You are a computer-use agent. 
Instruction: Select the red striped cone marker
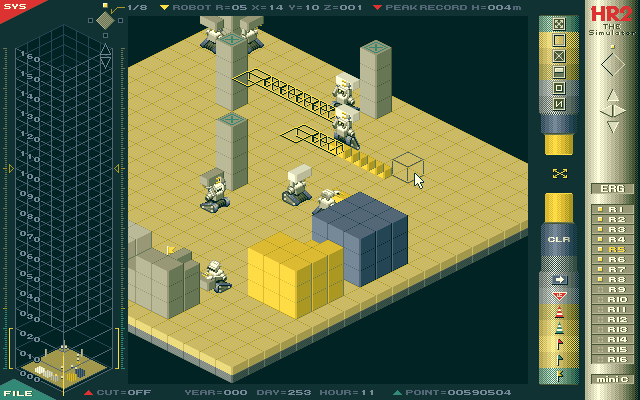pos(559,312)
